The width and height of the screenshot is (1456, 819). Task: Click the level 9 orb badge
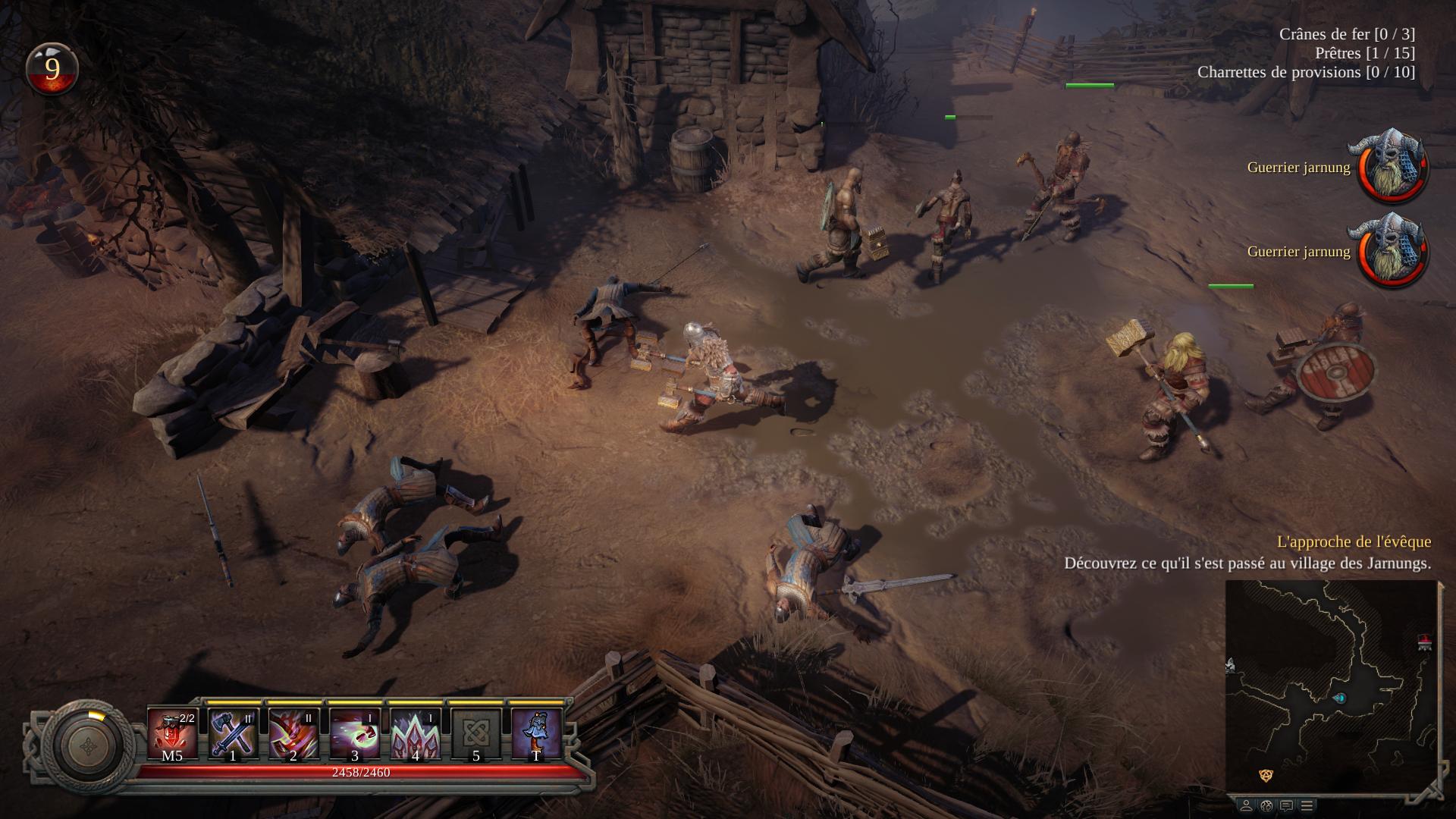point(52,69)
